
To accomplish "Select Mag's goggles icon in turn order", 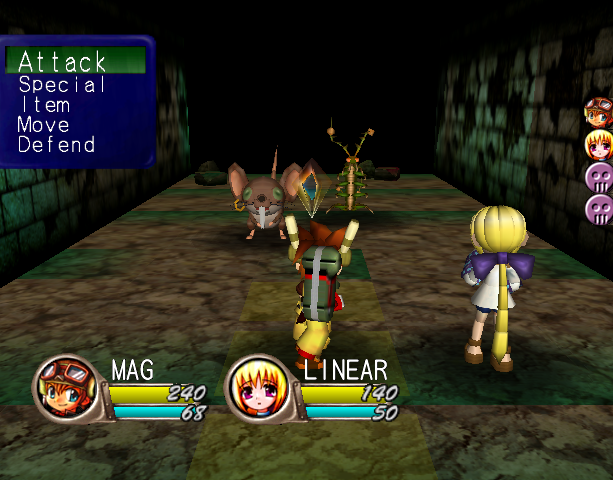I will point(599,111).
